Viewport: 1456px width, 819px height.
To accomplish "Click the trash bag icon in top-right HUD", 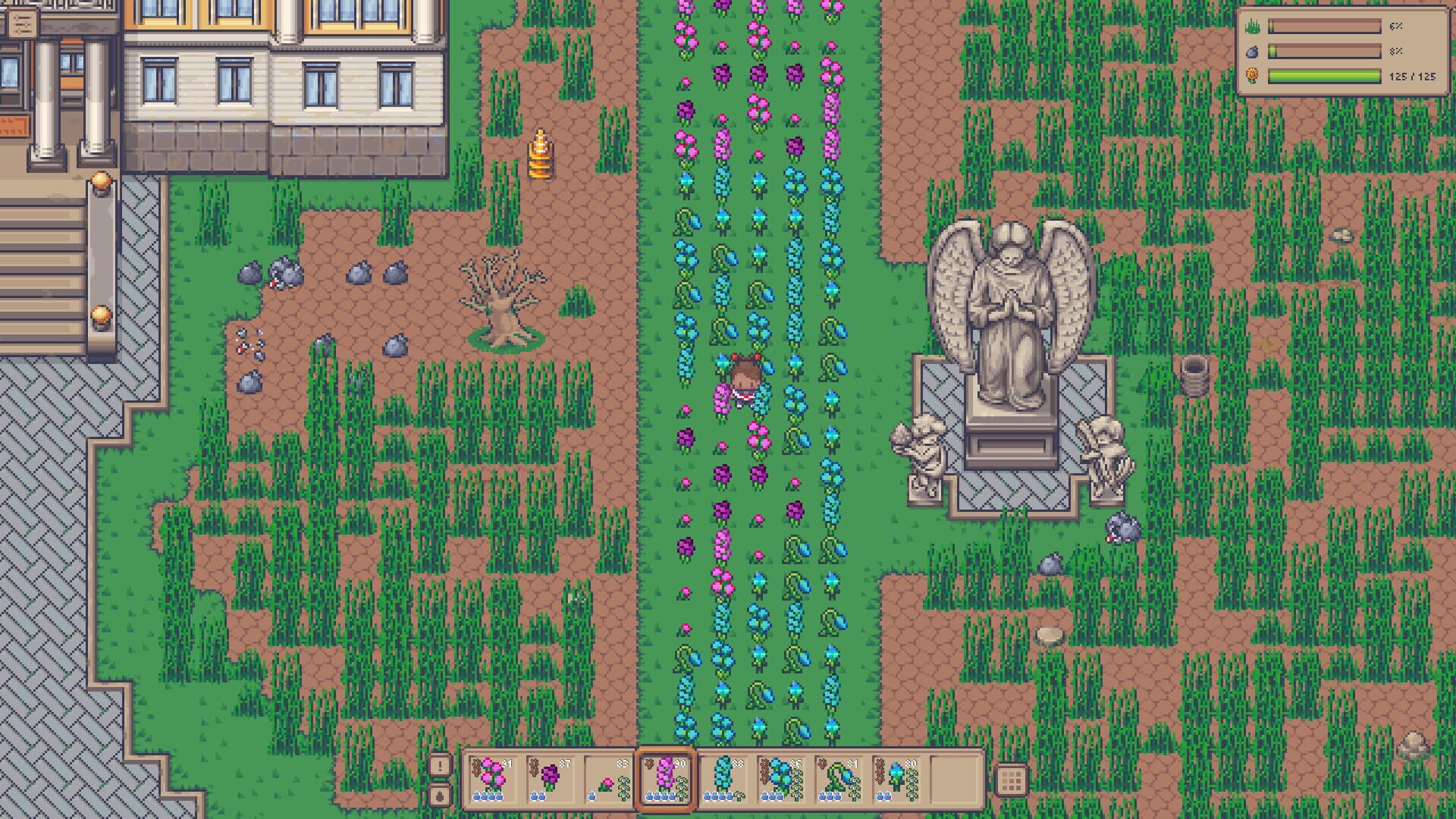I will [1251, 53].
